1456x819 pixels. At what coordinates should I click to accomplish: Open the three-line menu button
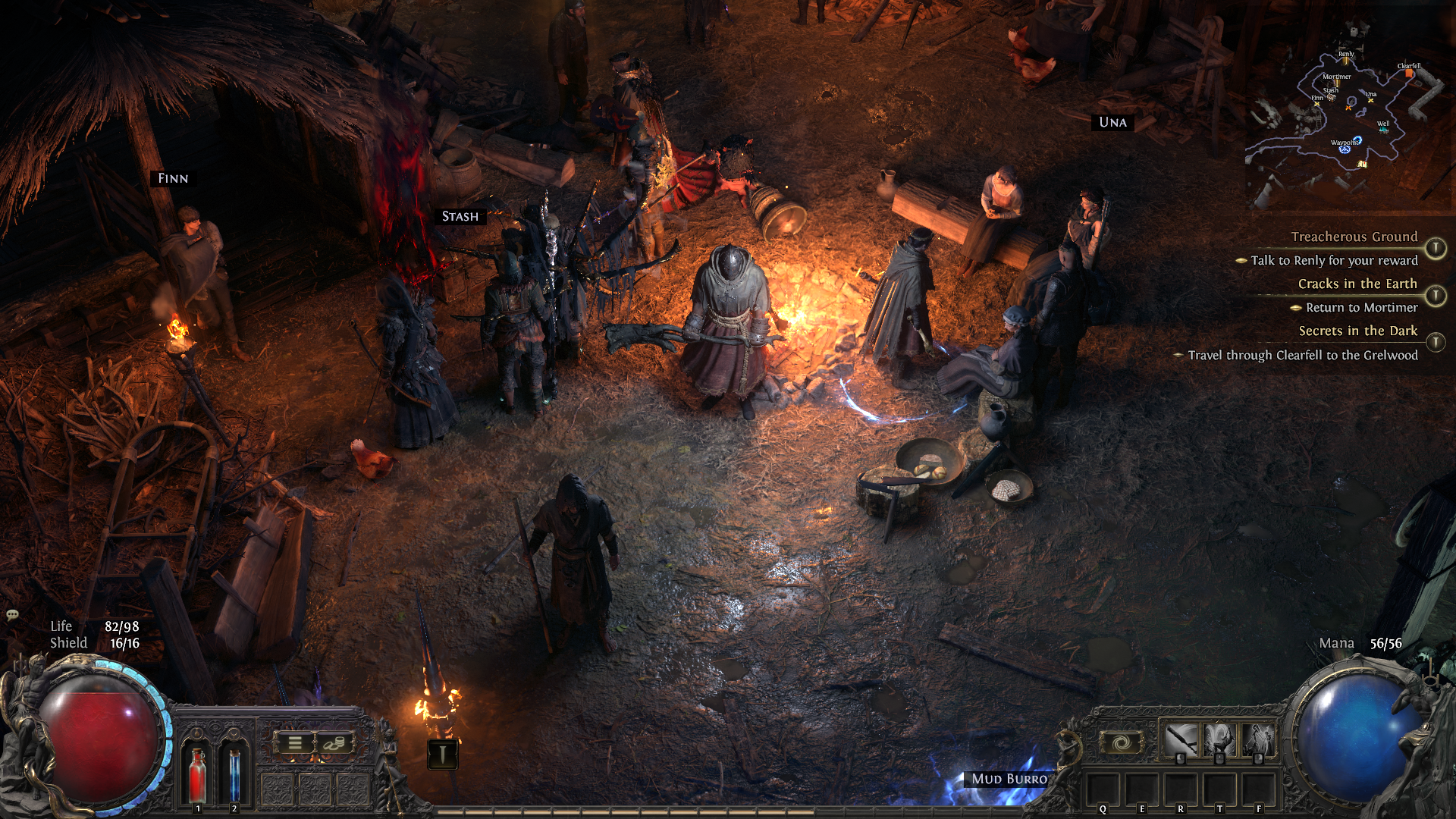coord(295,744)
